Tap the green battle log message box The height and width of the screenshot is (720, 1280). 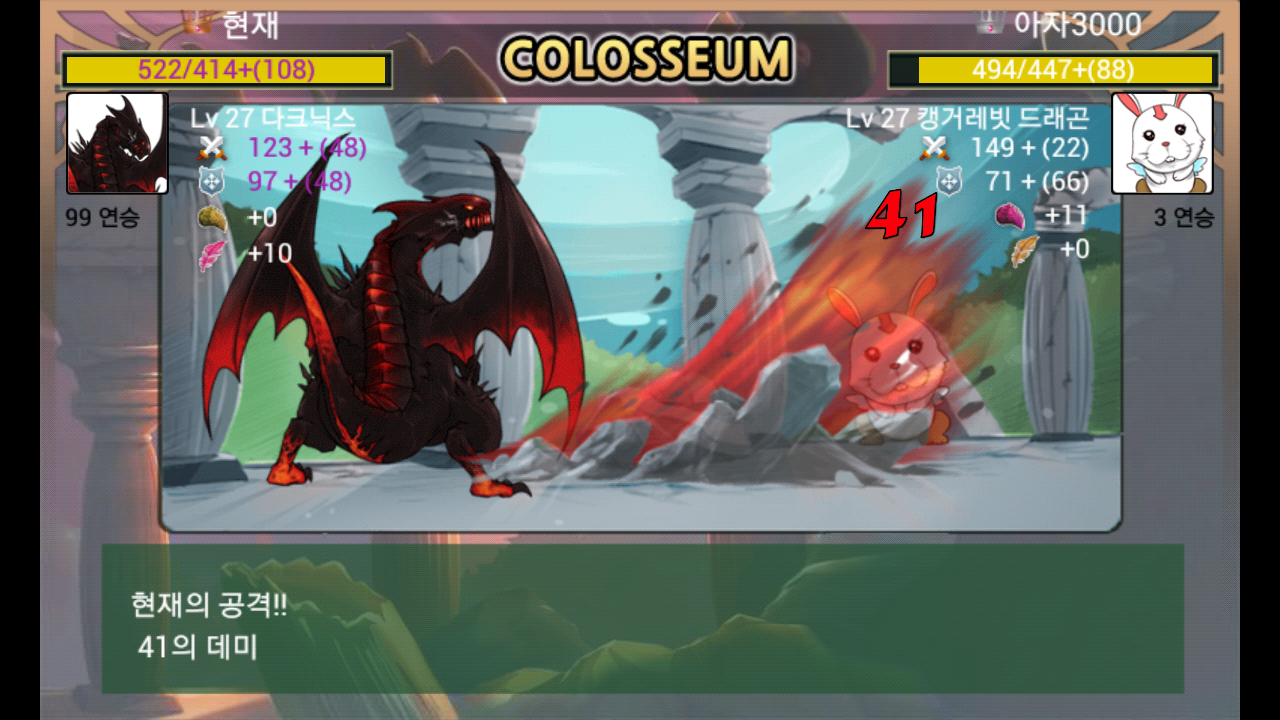click(x=642, y=618)
